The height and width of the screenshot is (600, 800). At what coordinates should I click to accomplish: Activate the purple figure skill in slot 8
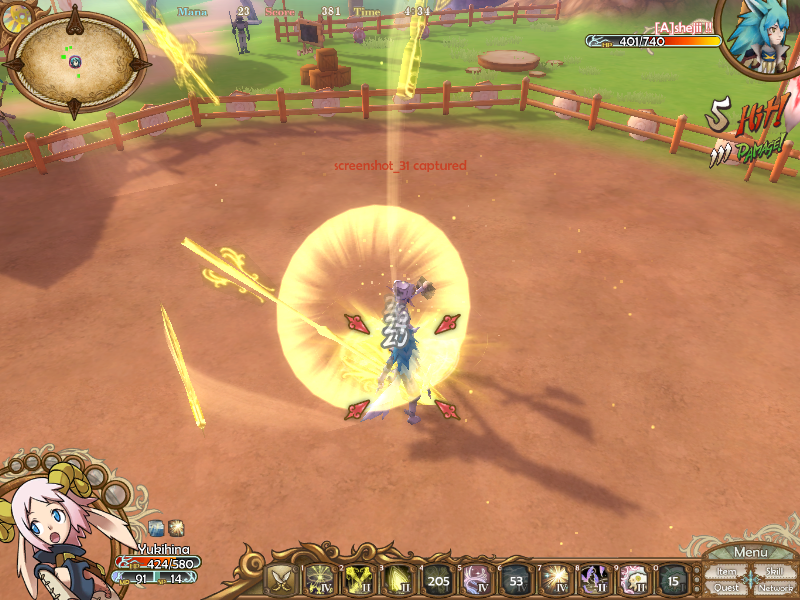(594, 579)
